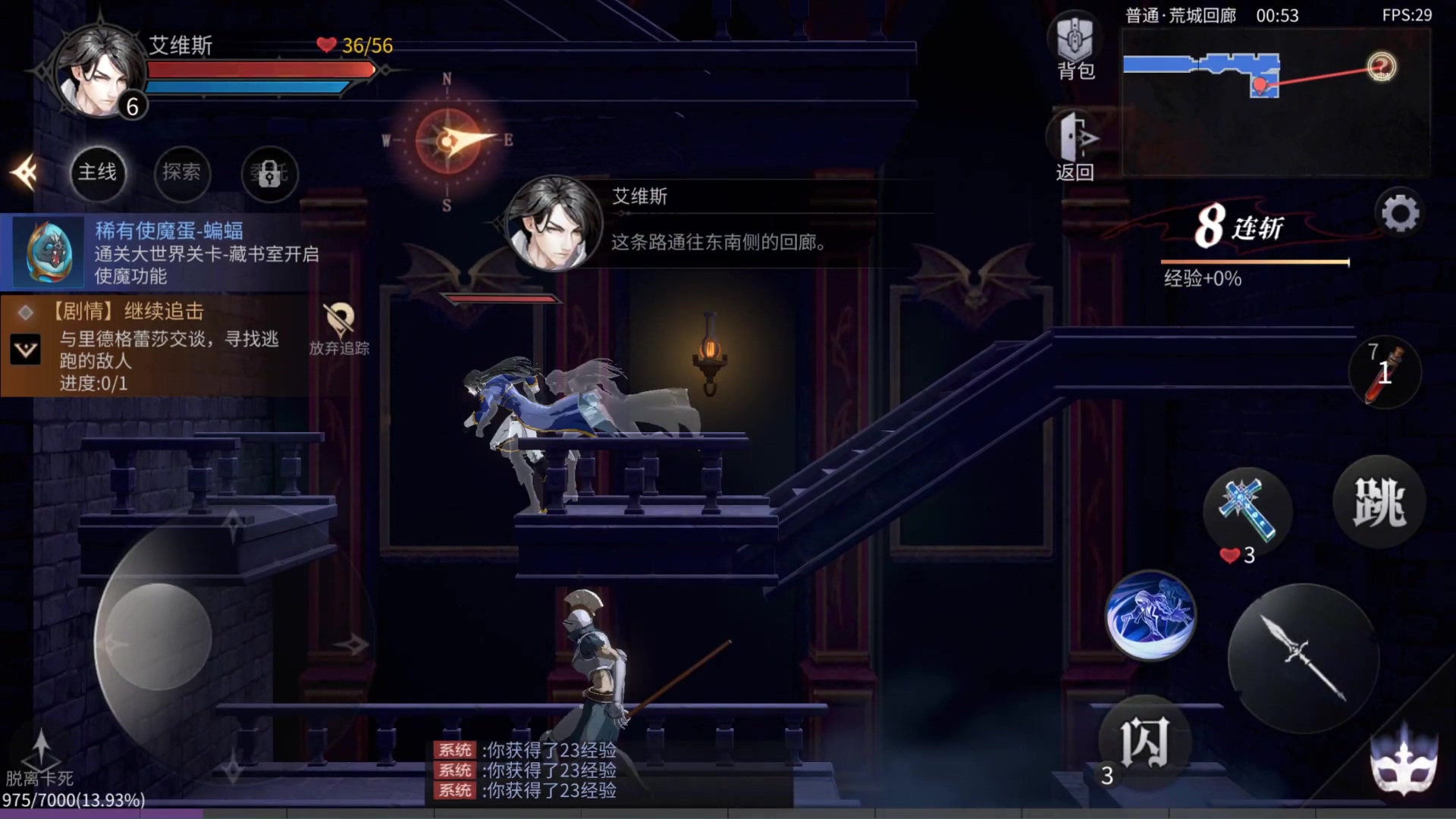This screenshot has width=1456, height=819.
Task: Open the white mask icon
Action: click(x=1403, y=762)
